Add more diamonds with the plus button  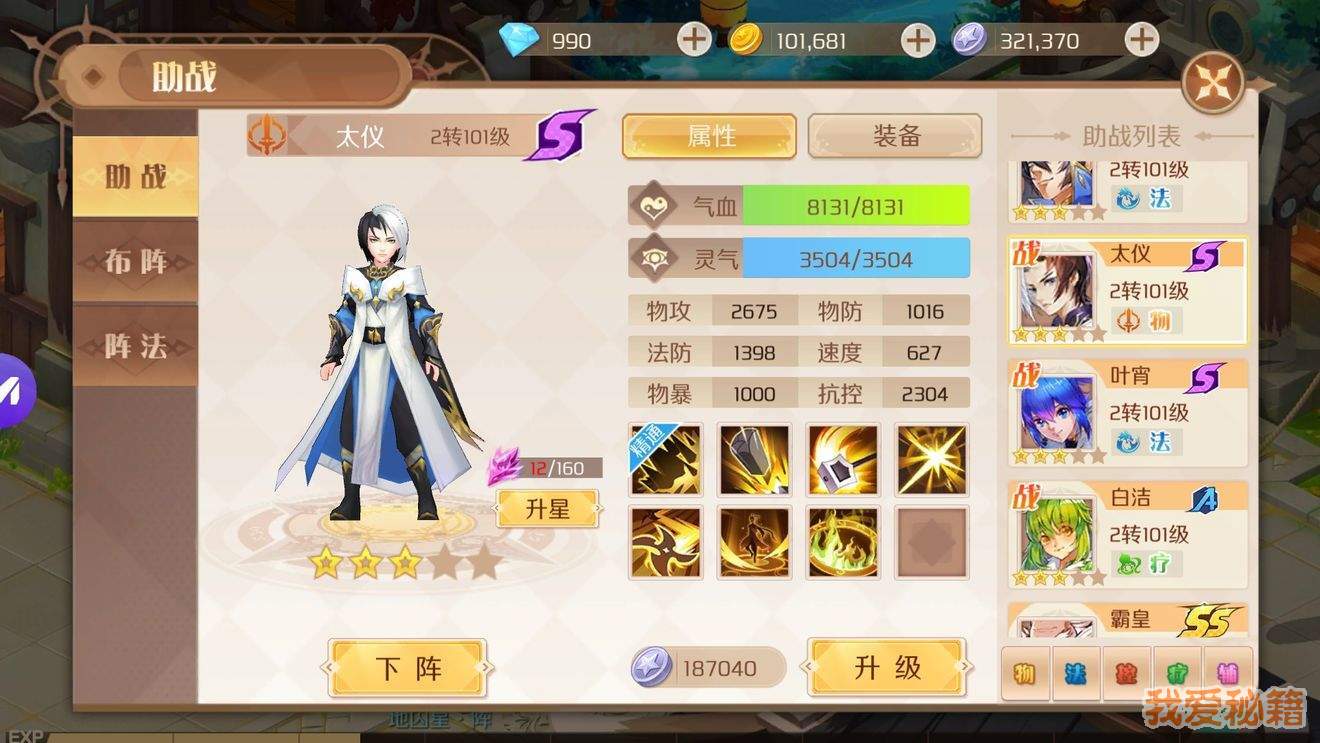694,40
